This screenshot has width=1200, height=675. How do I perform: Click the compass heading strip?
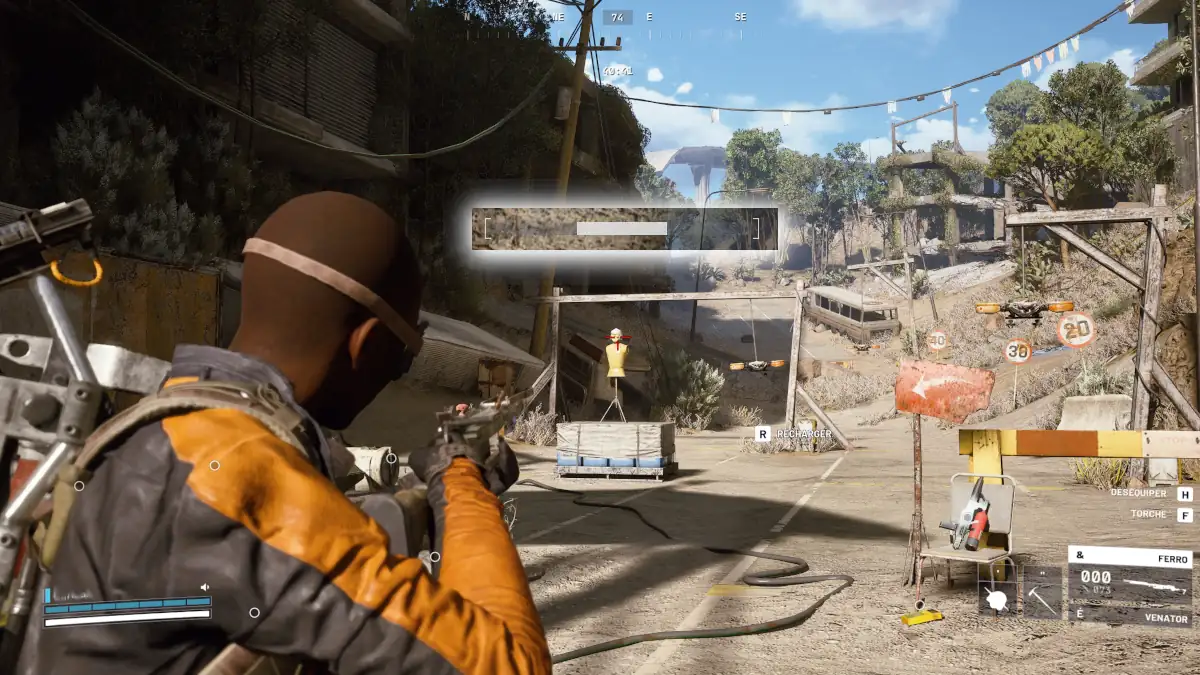click(x=648, y=18)
